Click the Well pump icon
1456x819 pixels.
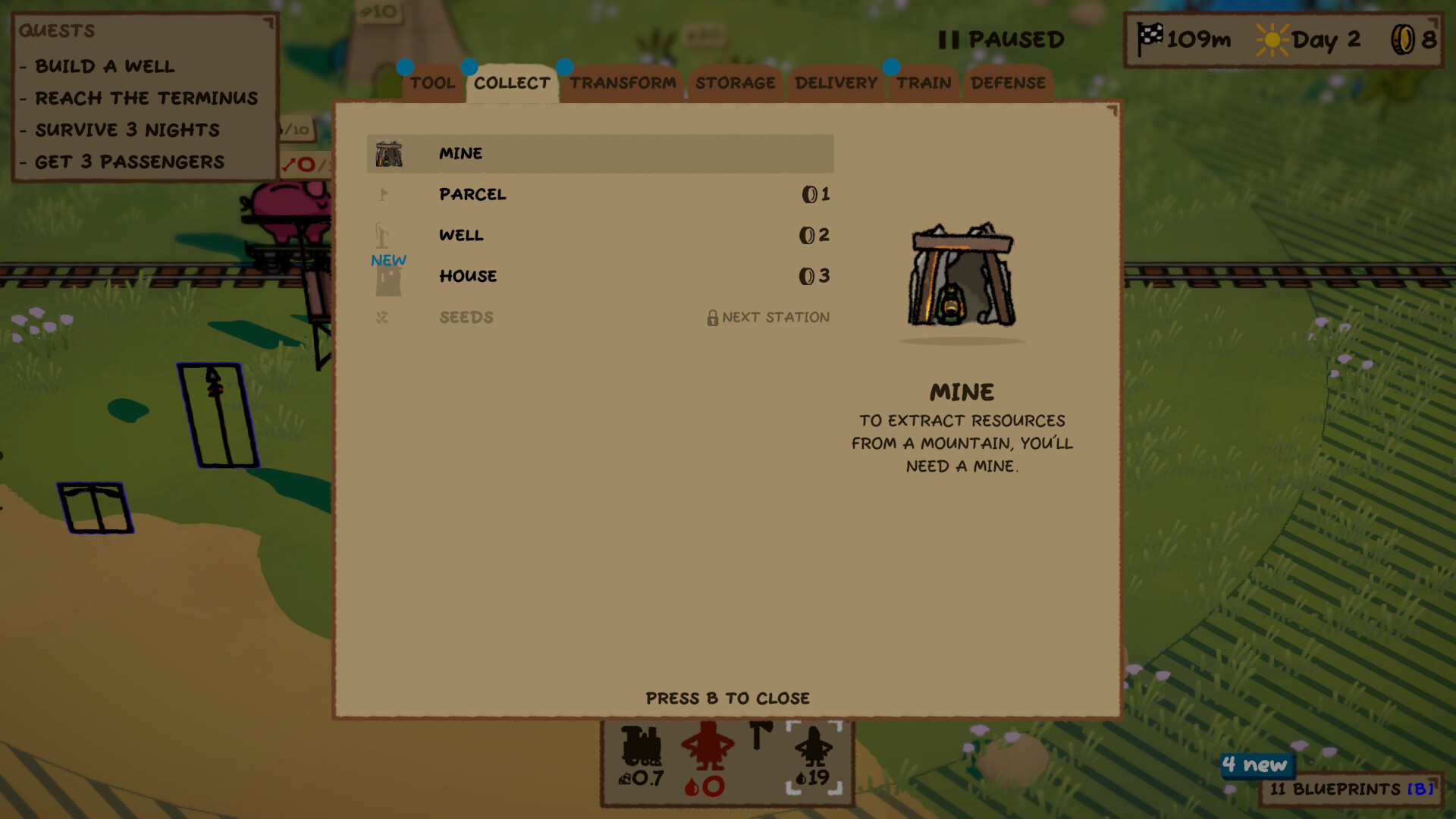(381, 235)
